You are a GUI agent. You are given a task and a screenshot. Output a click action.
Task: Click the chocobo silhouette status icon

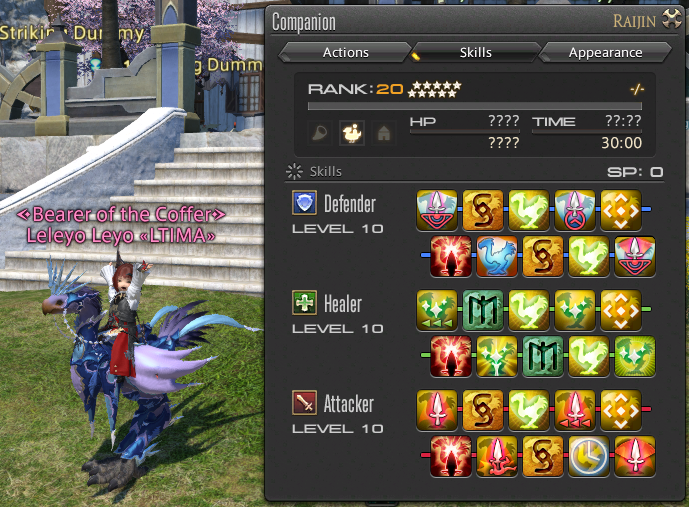tap(352, 132)
